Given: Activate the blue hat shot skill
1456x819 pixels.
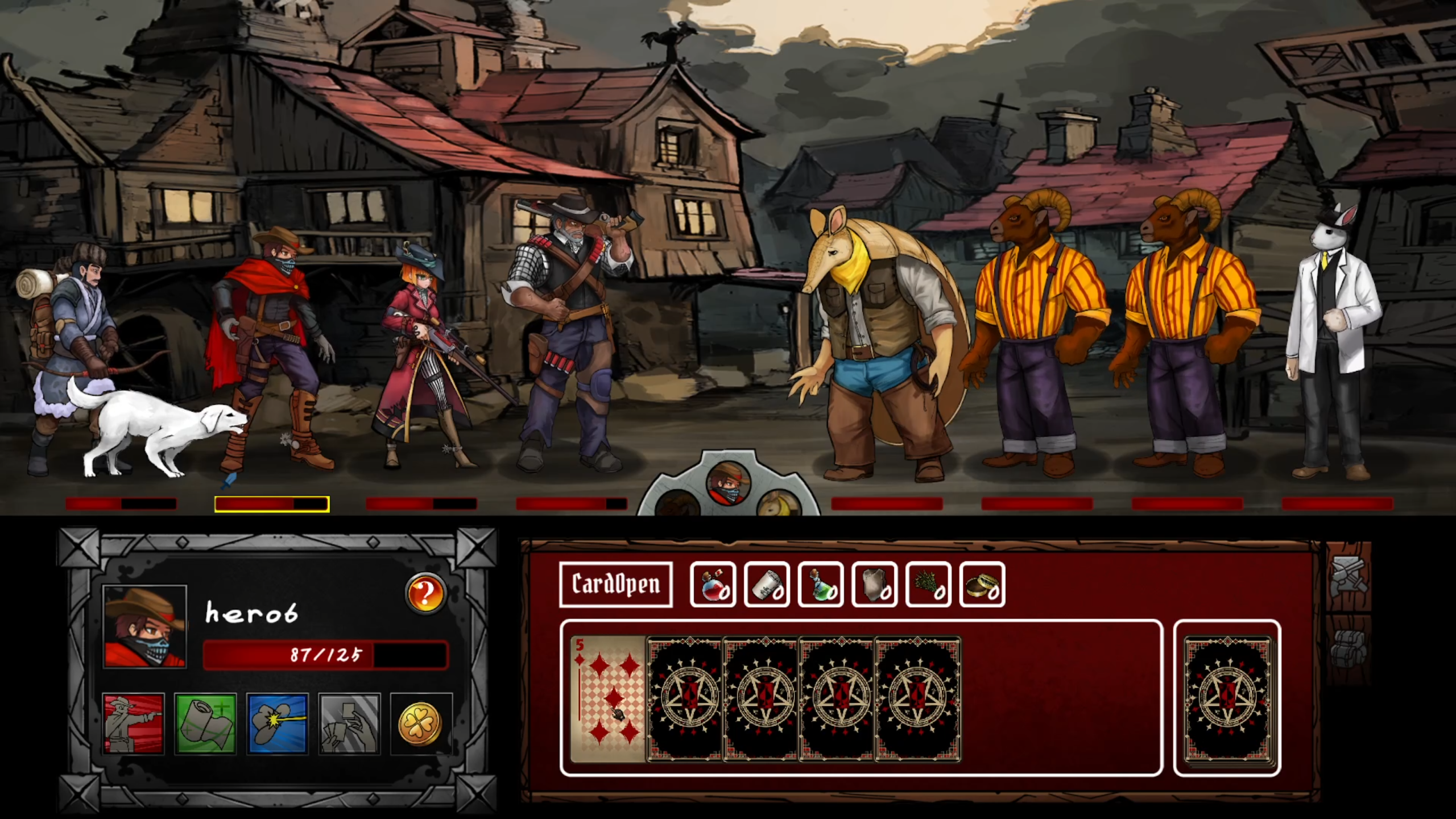Looking at the screenshot, I should tap(278, 723).
